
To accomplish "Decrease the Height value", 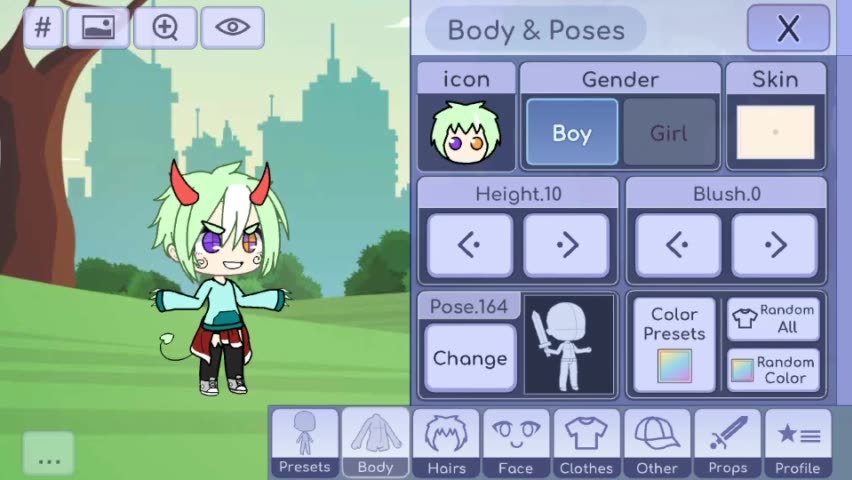I will click(x=470, y=245).
